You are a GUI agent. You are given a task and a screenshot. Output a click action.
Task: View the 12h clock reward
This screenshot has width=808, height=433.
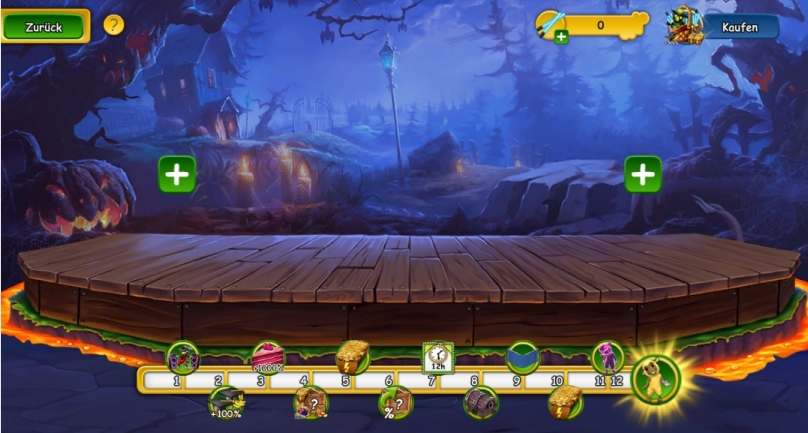(438, 357)
